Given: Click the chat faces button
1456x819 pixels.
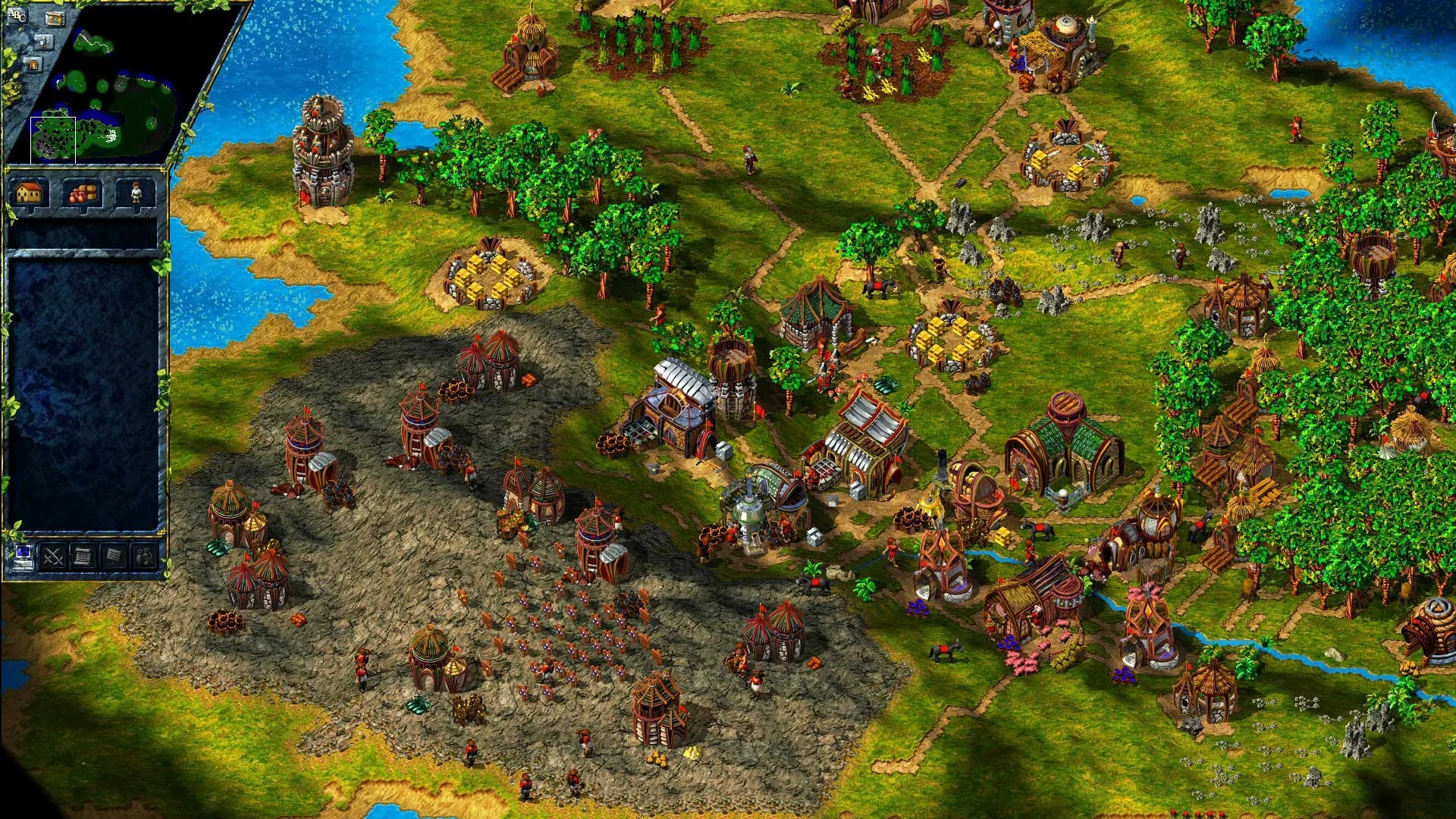Looking at the screenshot, I should tap(144, 557).
